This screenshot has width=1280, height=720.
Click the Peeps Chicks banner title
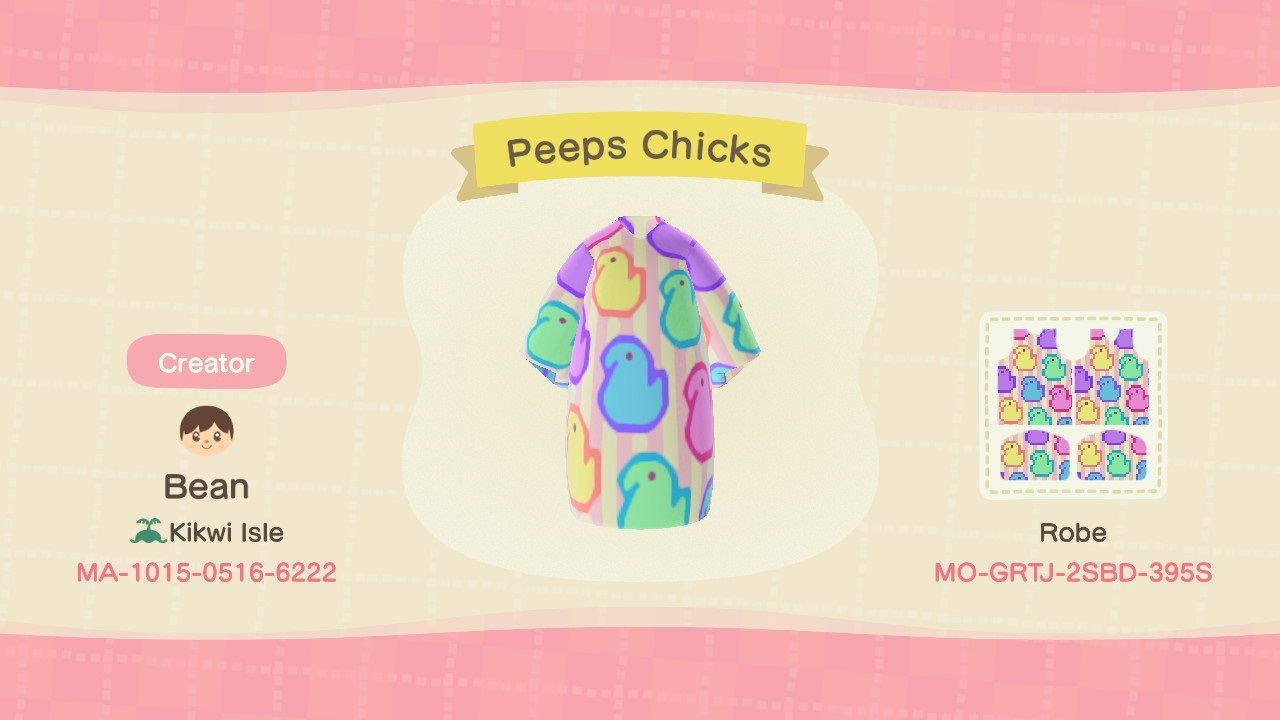pos(638,148)
